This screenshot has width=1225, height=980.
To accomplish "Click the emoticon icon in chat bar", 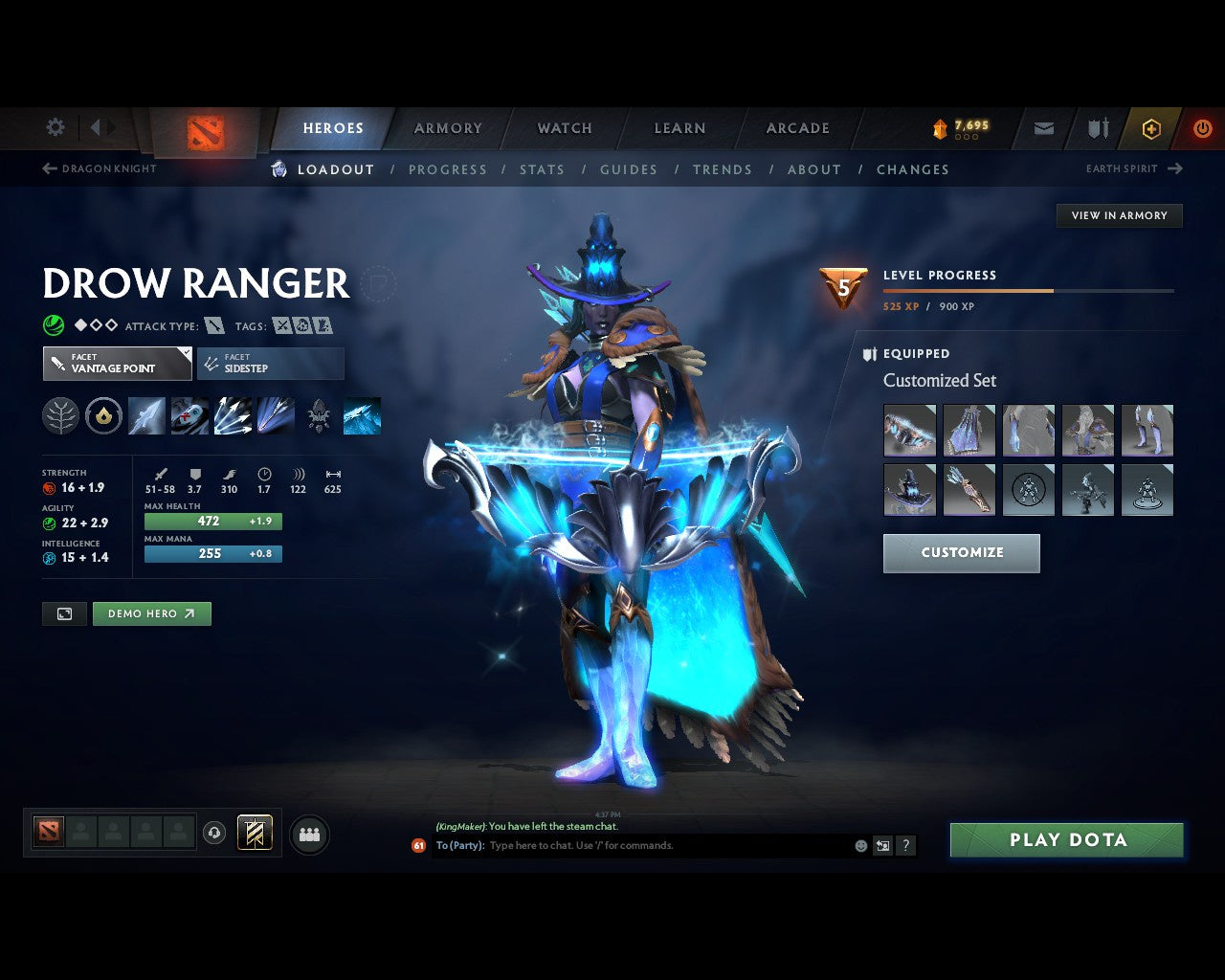I will [858, 846].
